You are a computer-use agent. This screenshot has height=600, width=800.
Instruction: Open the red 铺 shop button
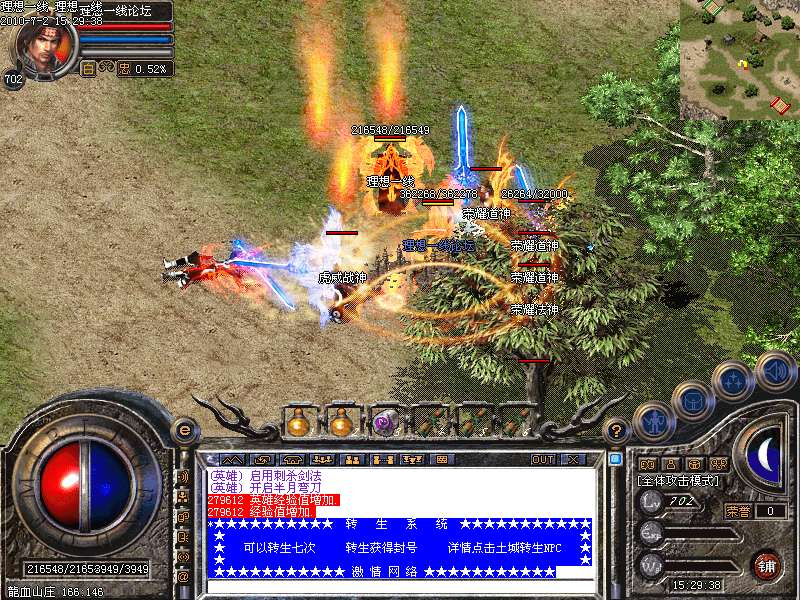click(766, 565)
